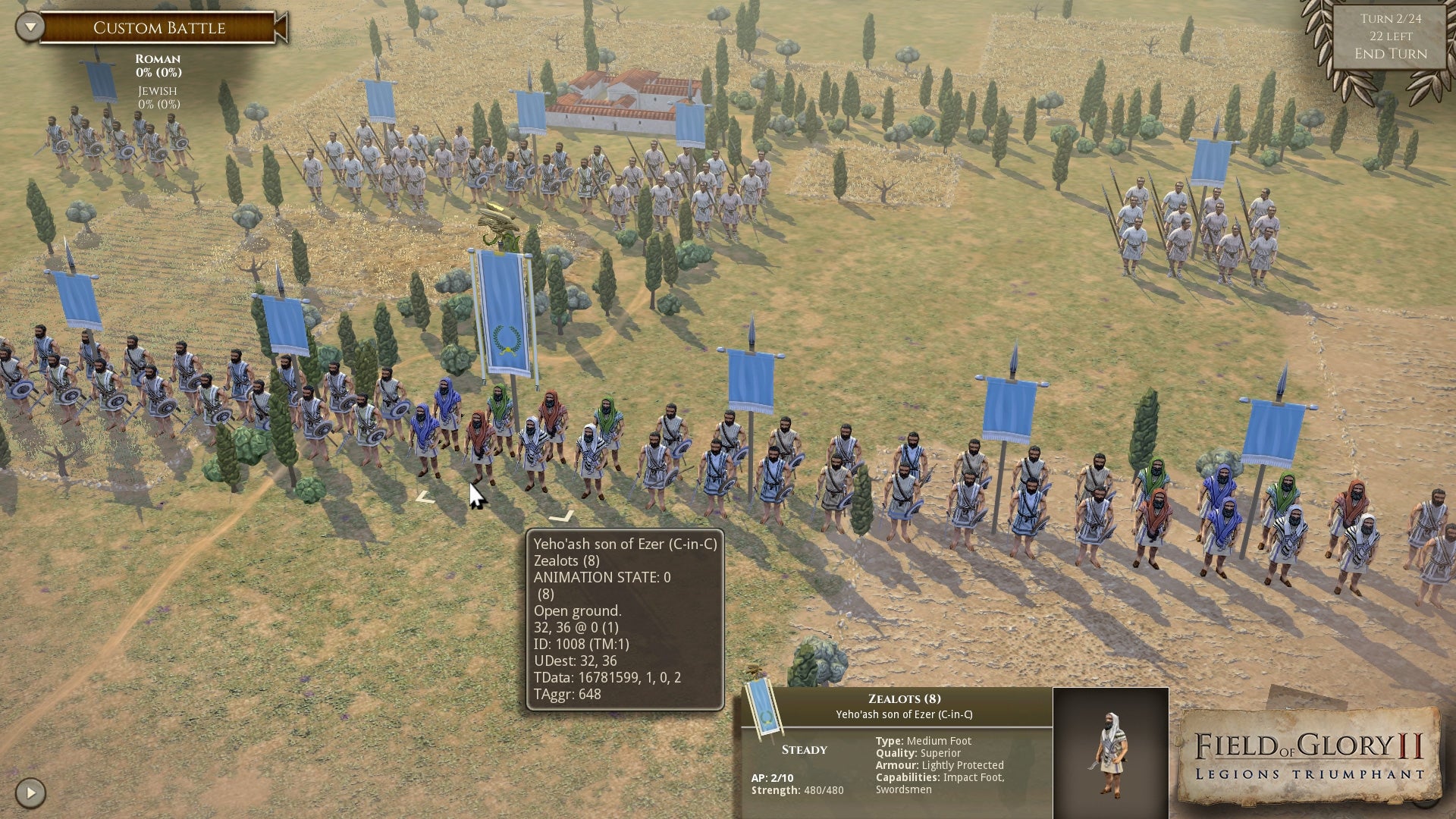The height and width of the screenshot is (819, 1456).
Task: Click the STEADY status label
Action: (804, 749)
